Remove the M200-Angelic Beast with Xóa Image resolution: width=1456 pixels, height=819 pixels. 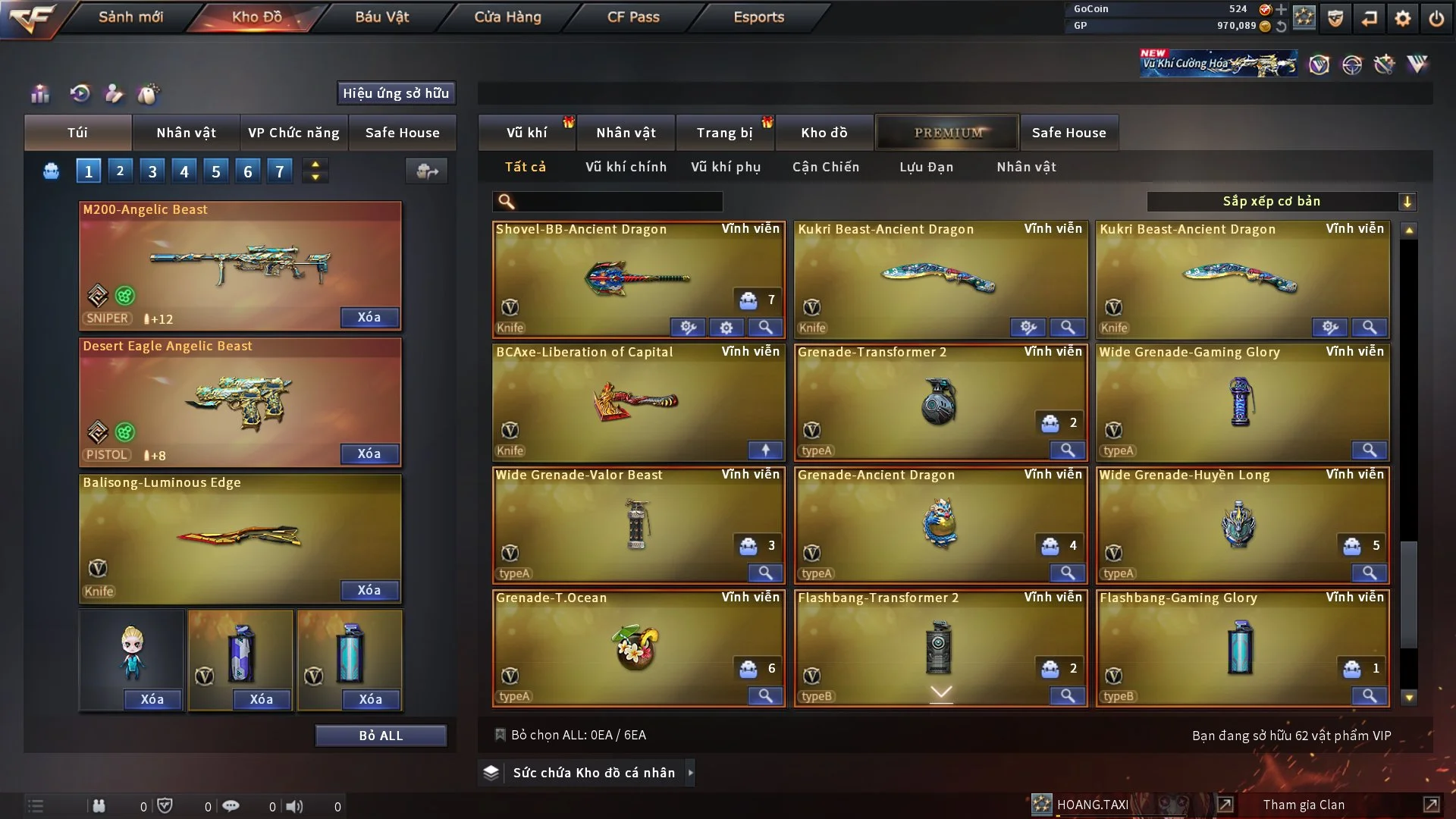point(369,317)
